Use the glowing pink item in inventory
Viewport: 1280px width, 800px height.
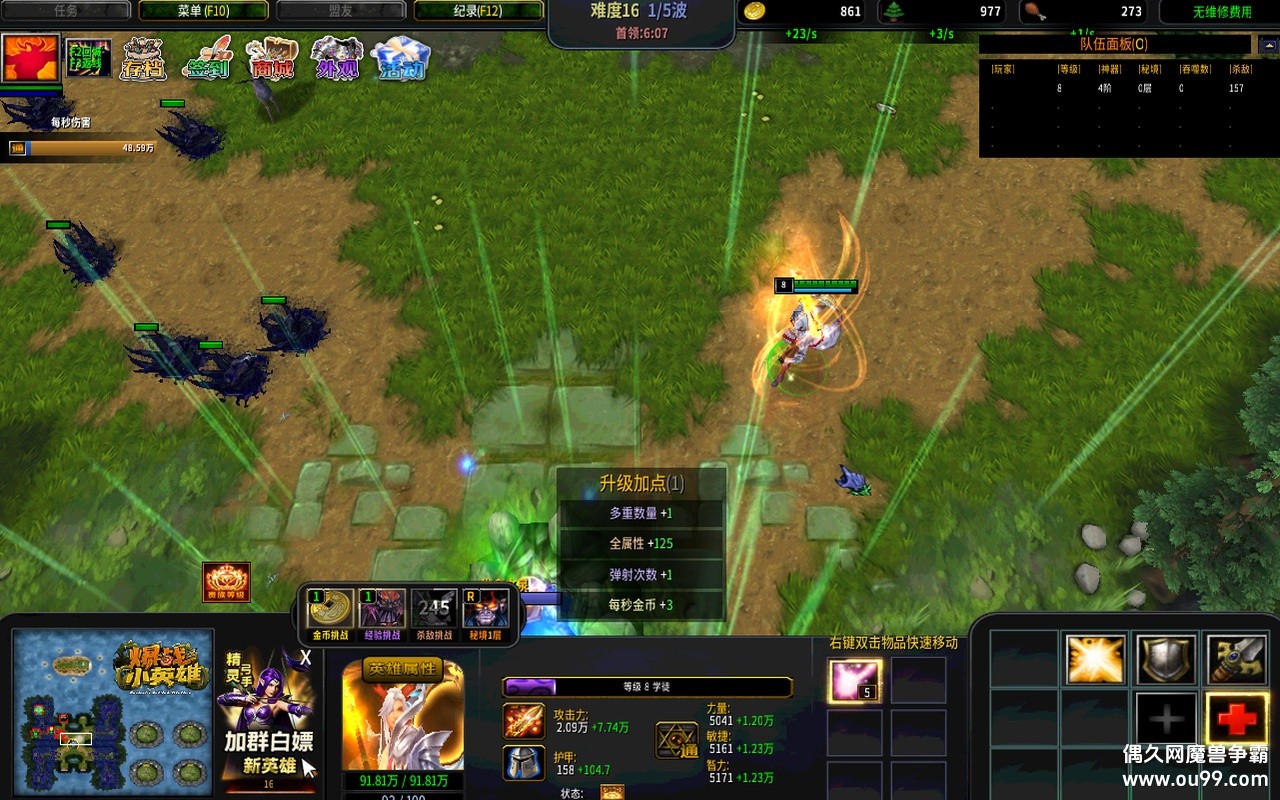point(855,681)
